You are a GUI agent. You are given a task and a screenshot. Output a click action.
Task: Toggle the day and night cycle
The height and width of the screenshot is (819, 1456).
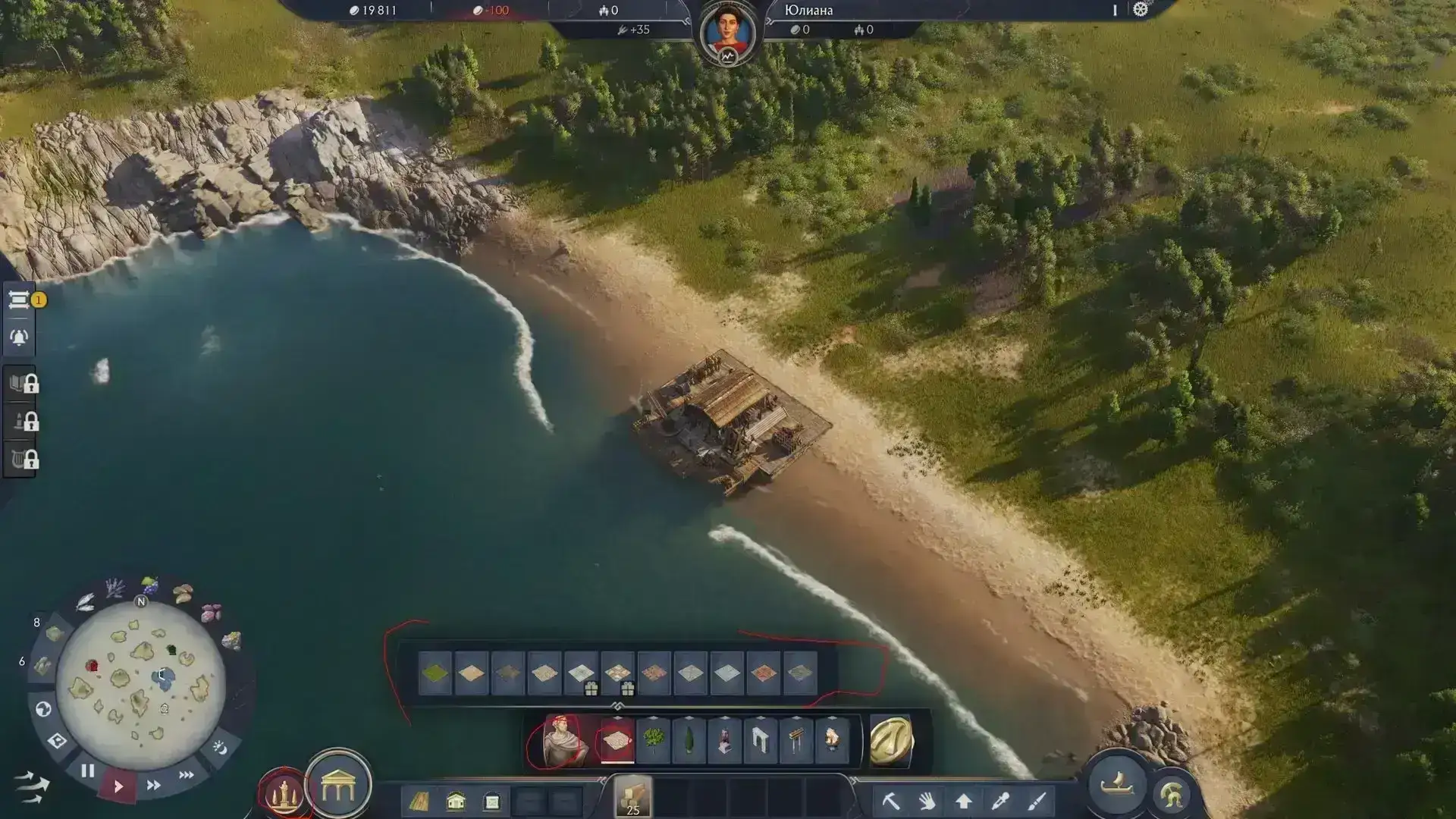point(220,748)
